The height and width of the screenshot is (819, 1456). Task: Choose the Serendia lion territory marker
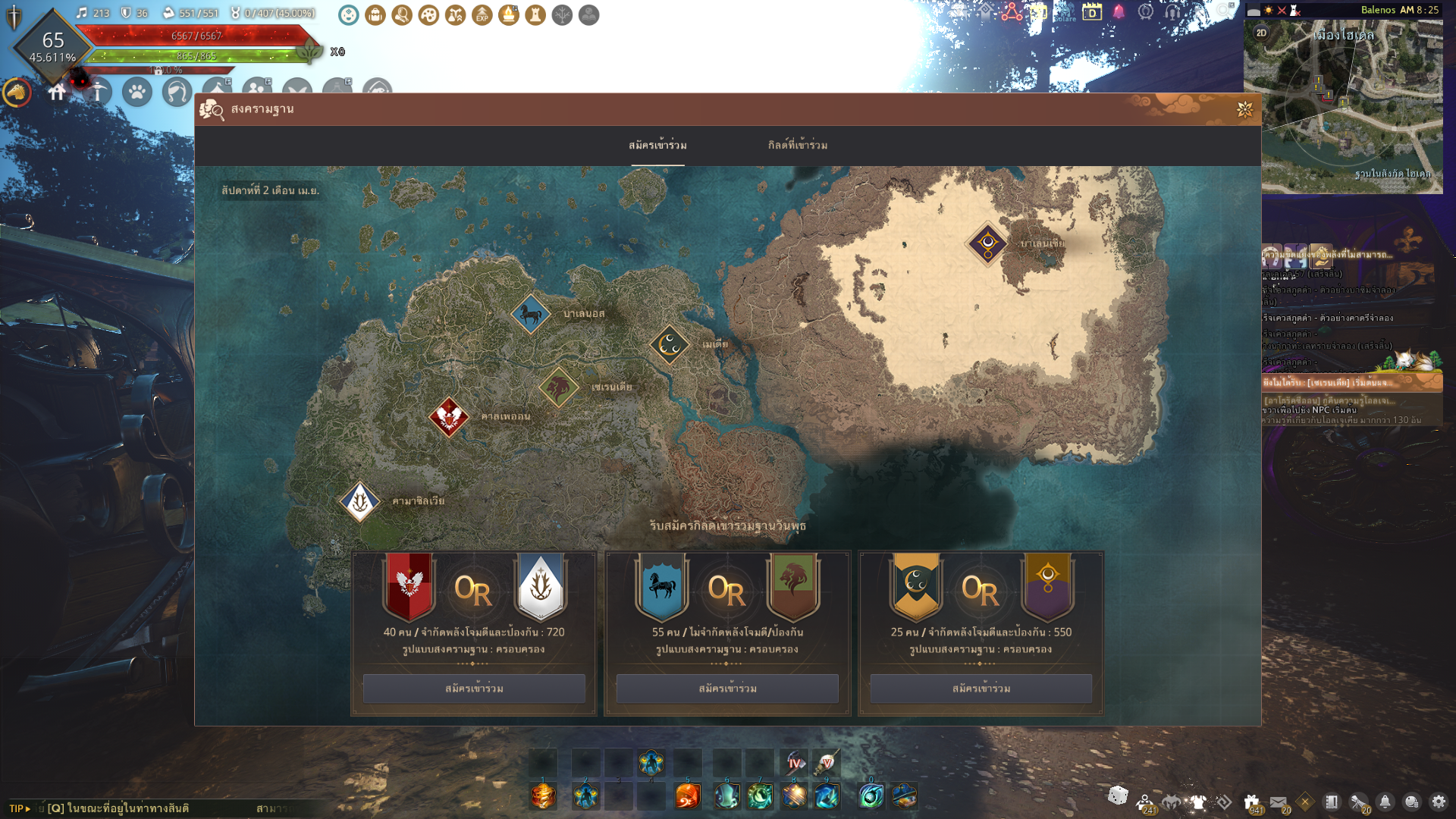559,388
